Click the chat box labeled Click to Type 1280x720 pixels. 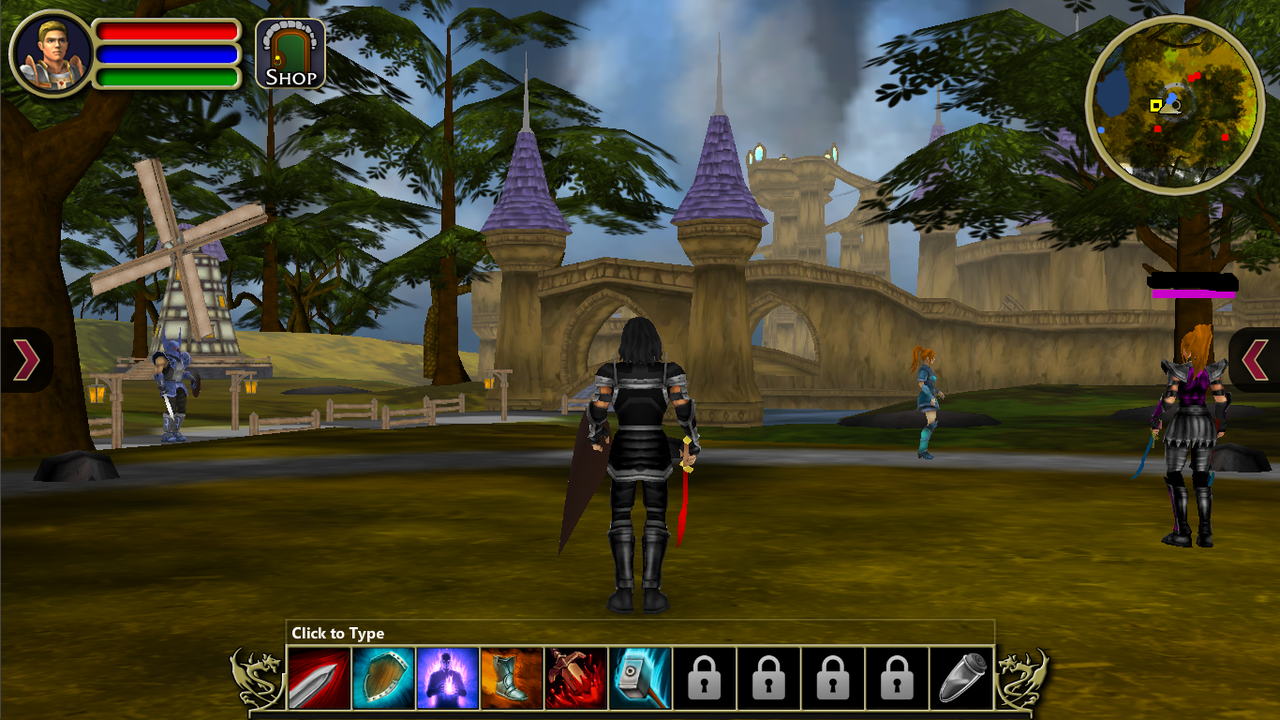pos(640,633)
